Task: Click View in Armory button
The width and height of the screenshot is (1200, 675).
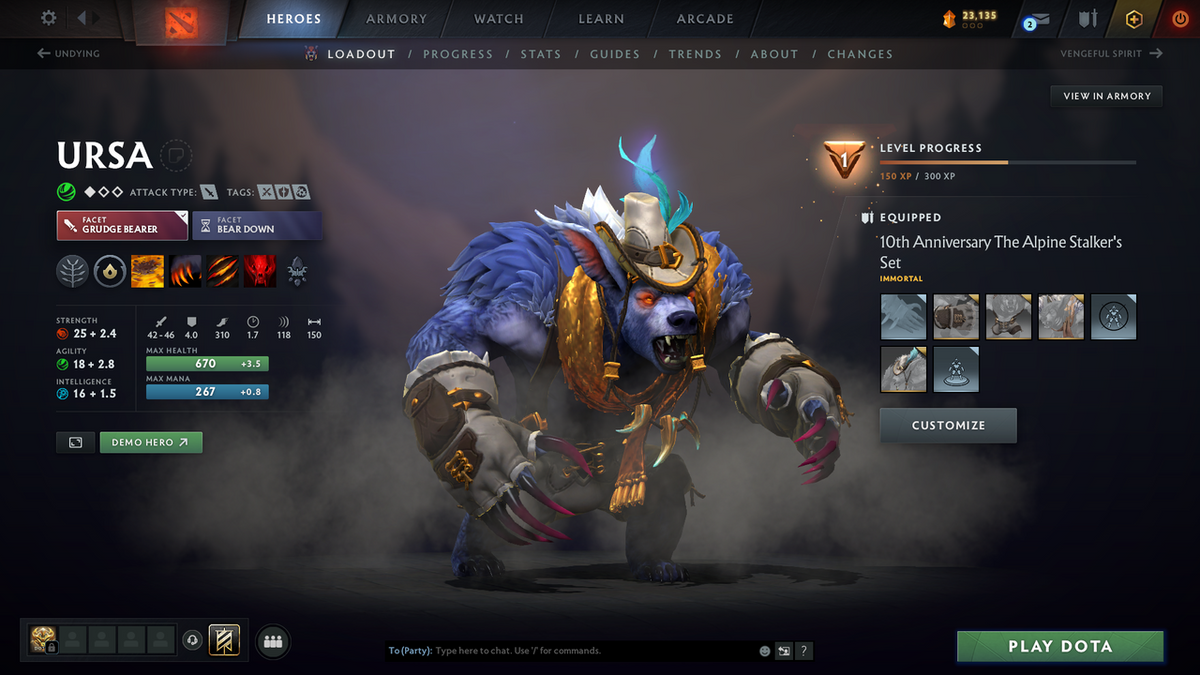Action: click(1107, 96)
